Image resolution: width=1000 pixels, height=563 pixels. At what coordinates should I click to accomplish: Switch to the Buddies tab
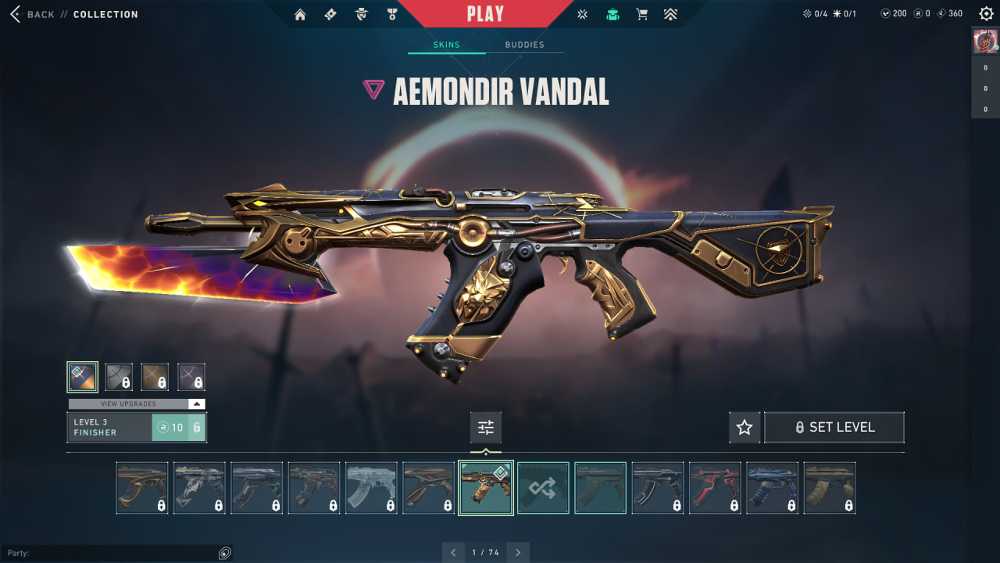[x=524, y=45]
